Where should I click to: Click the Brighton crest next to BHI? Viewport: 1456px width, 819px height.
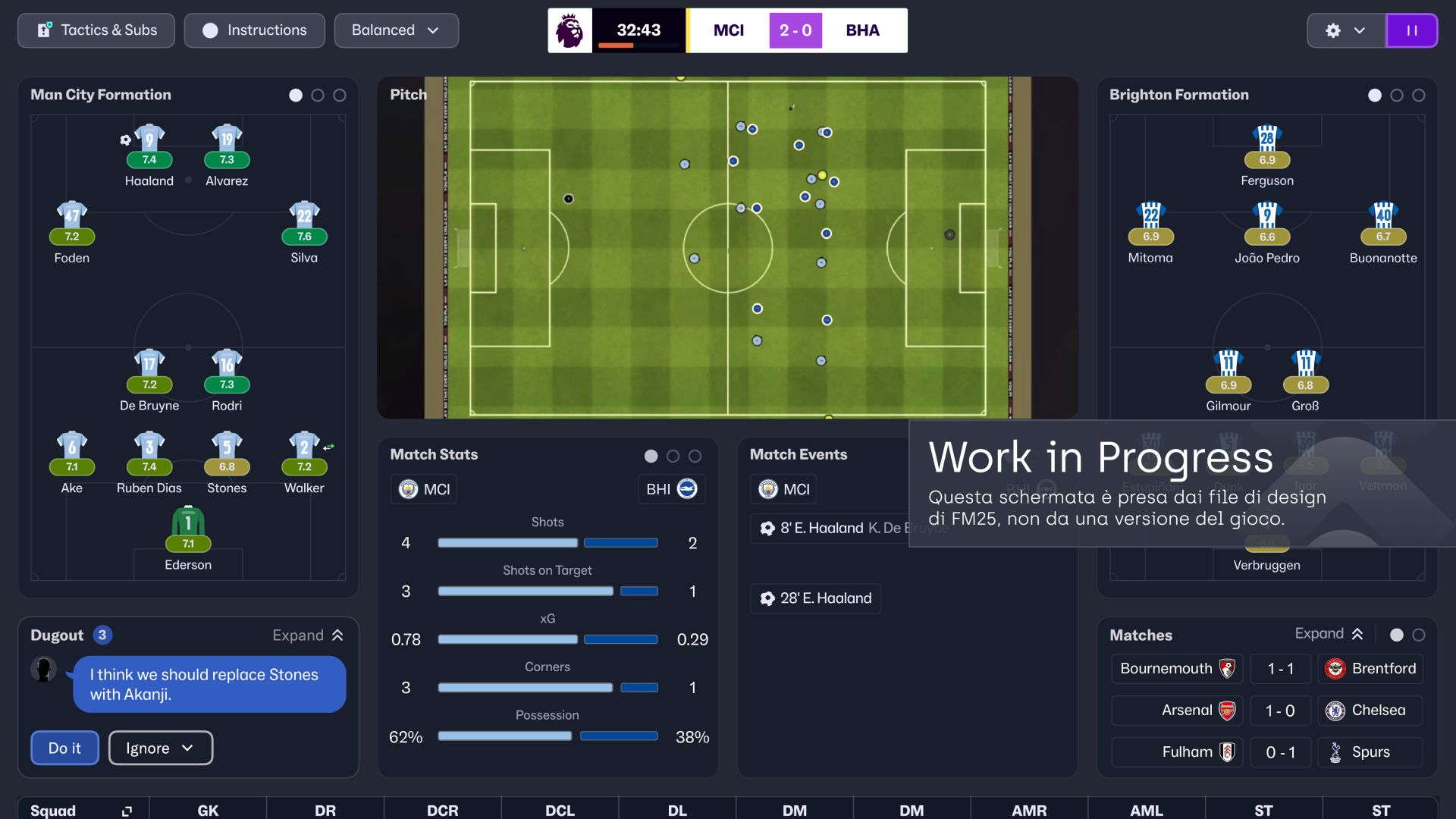(x=690, y=489)
